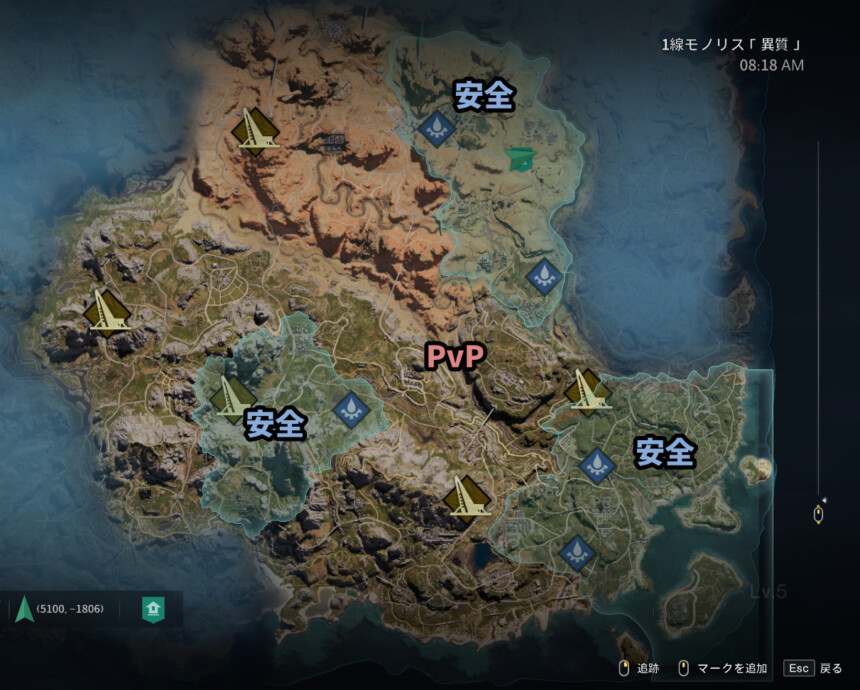Image resolution: width=860 pixels, height=690 pixels.
Task: Click the green territory marker on the map
Action: click(x=521, y=158)
